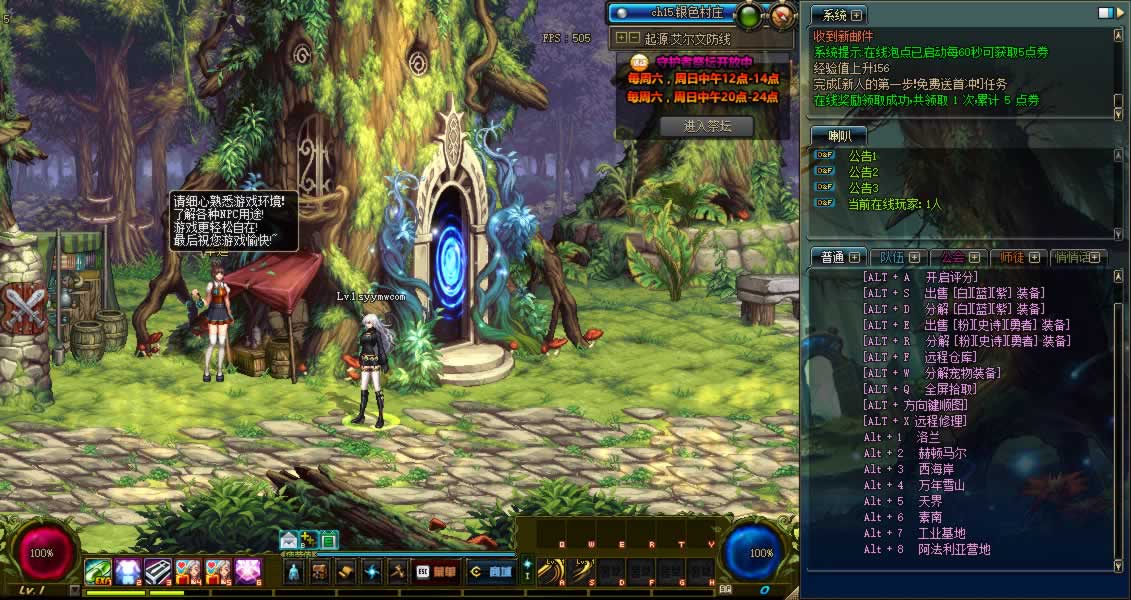
Task: Switch to the 悄悄话 whisper tab
Action: coord(1074,257)
